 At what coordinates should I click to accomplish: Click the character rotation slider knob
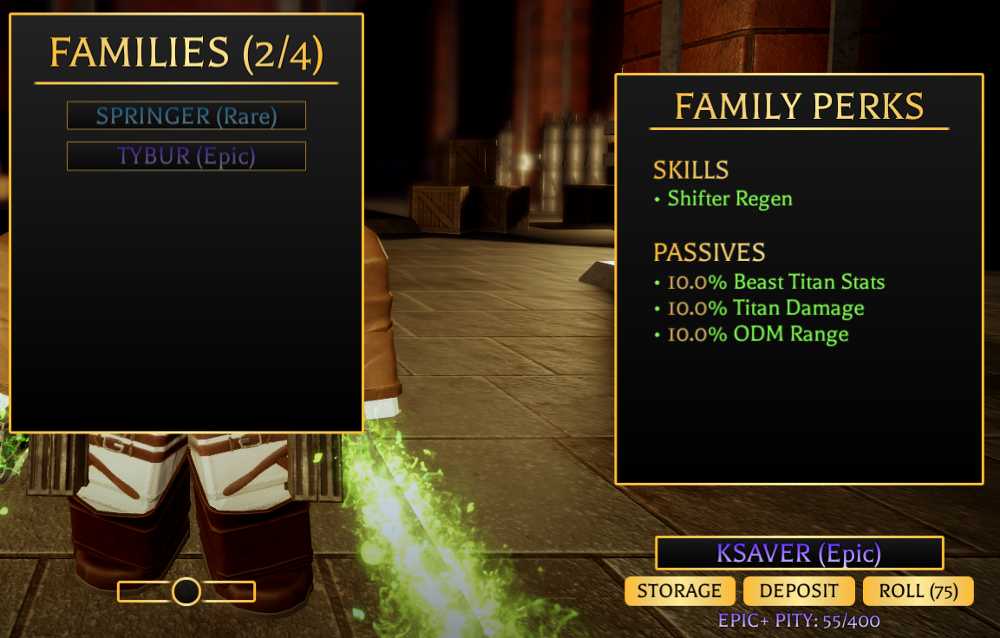click(186, 592)
